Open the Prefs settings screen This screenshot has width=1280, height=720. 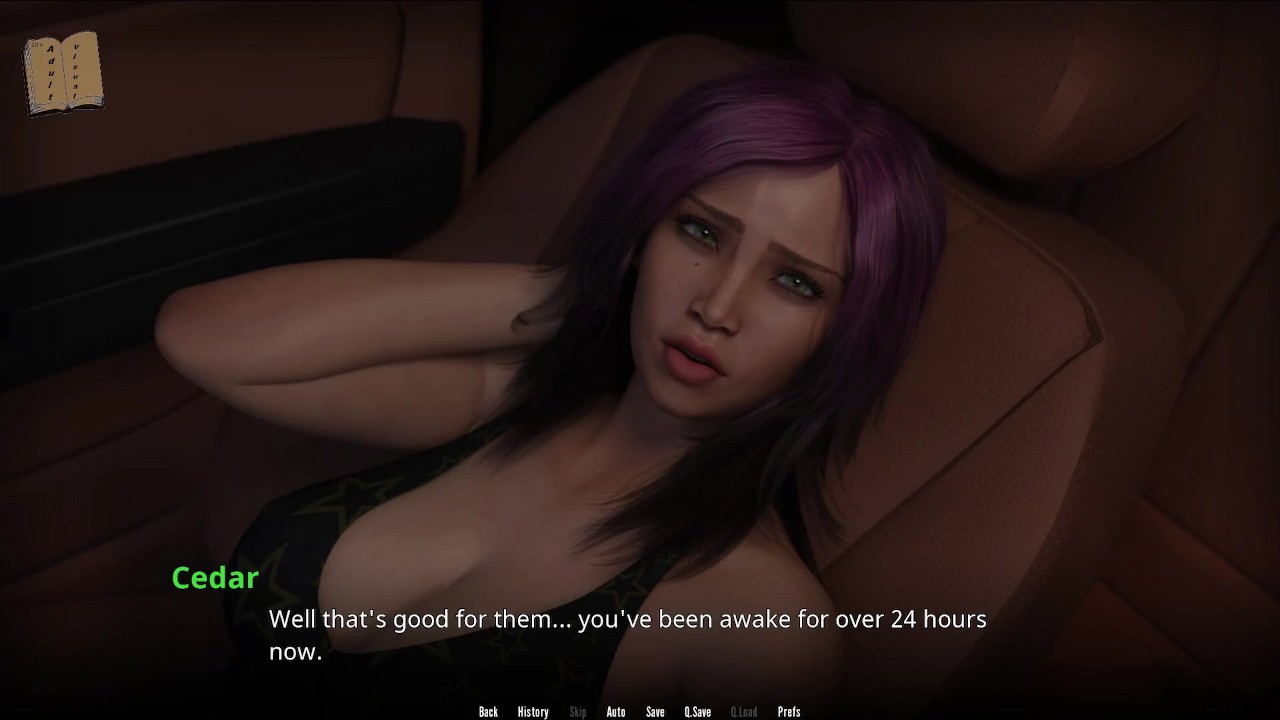[x=789, y=712]
